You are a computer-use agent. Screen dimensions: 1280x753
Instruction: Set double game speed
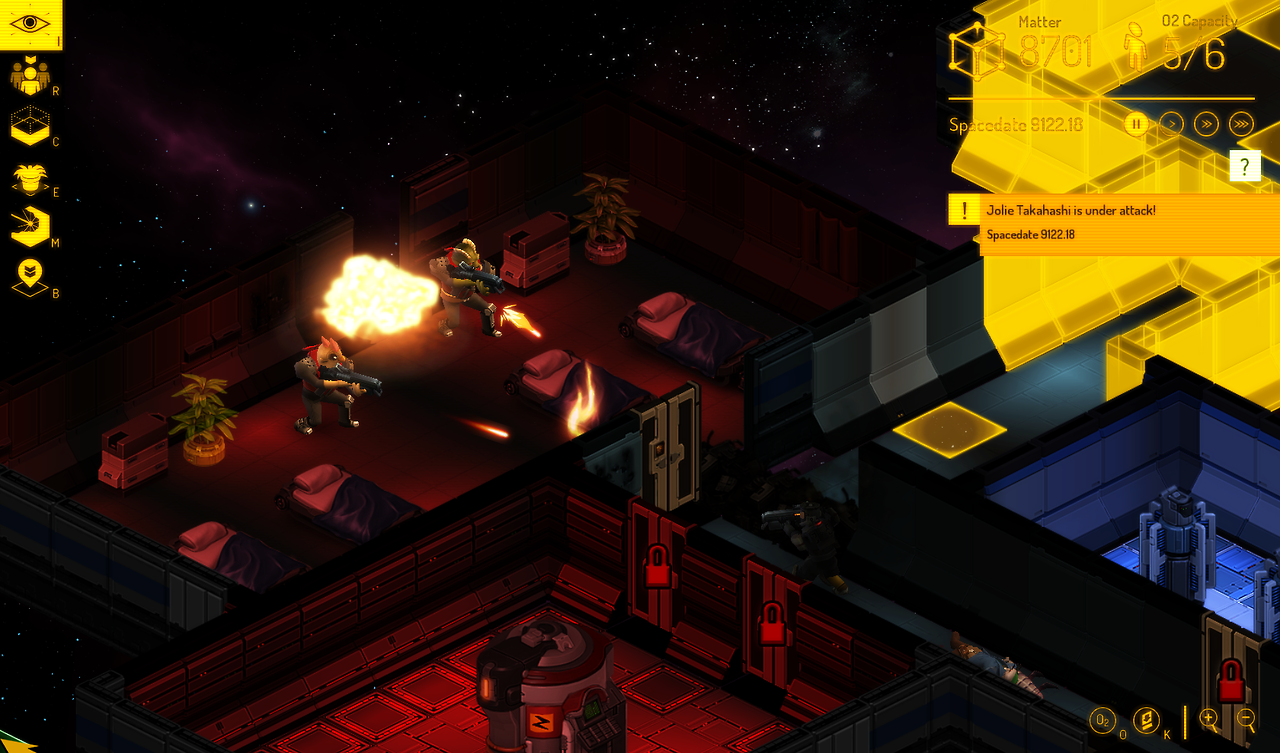click(x=1208, y=123)
